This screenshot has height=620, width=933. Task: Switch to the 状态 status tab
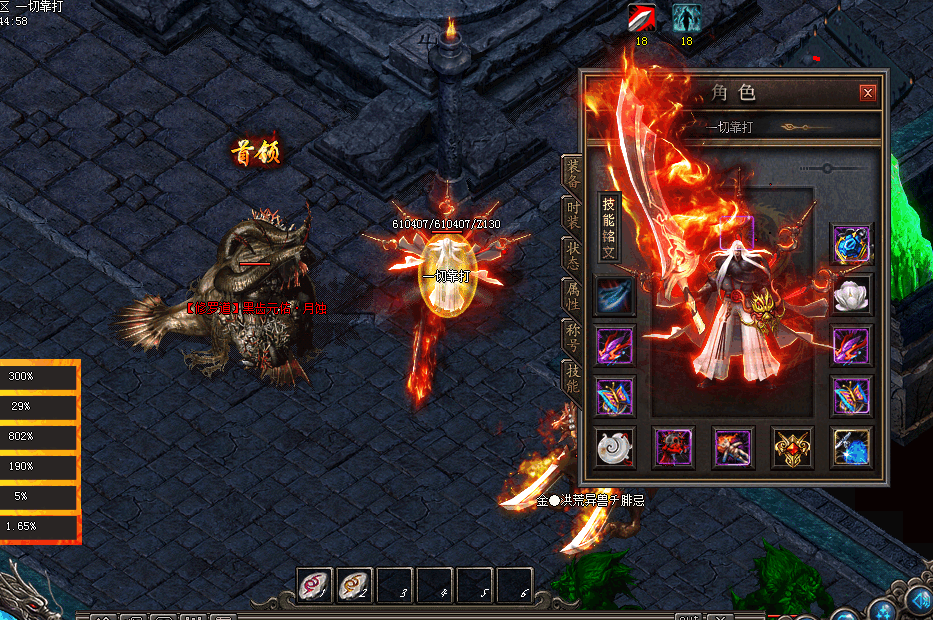pyautogui.click(x=573, y=254)
